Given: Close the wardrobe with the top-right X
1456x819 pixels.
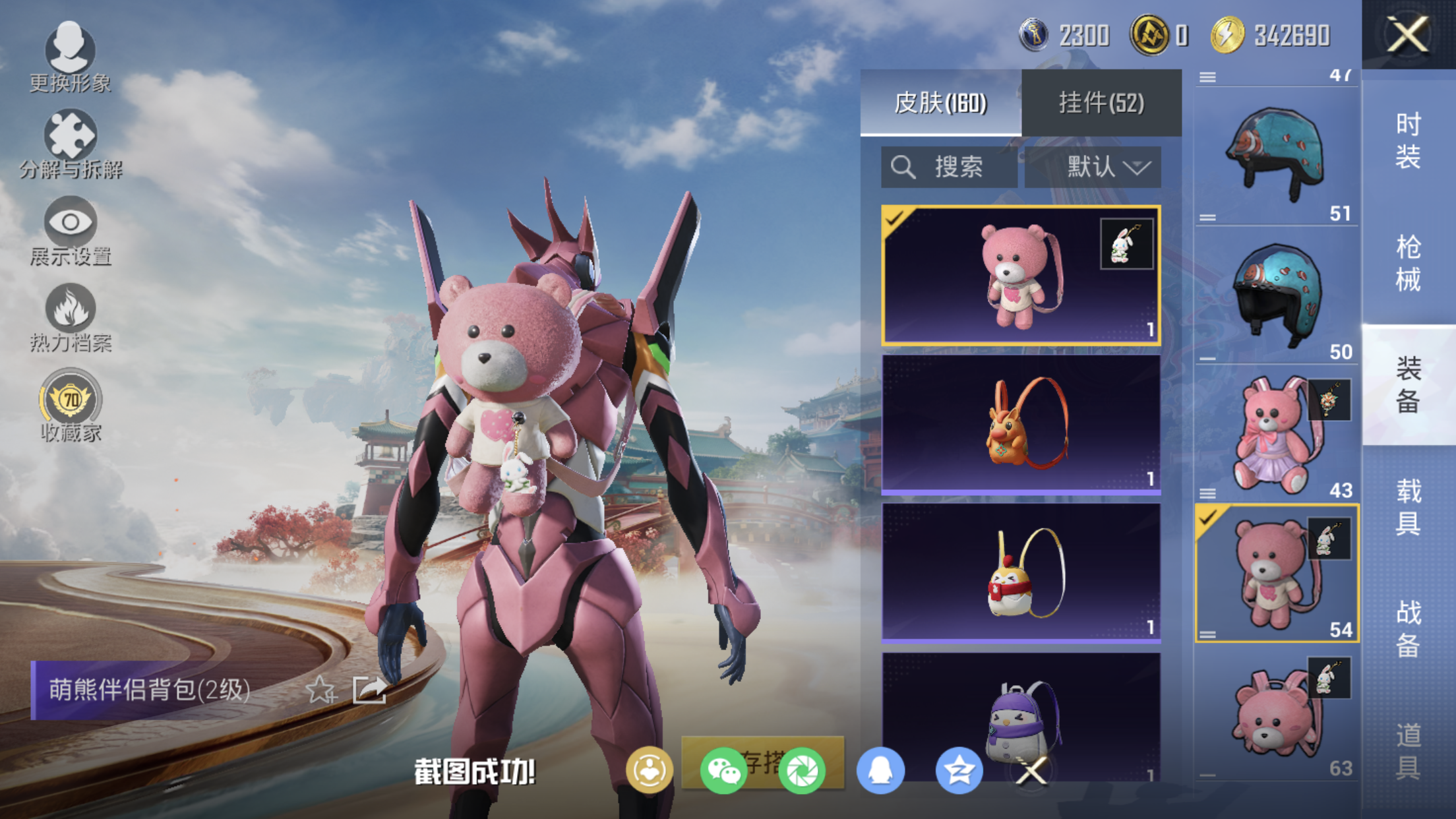Looking at the screenshot, I should click(1408, 34).
